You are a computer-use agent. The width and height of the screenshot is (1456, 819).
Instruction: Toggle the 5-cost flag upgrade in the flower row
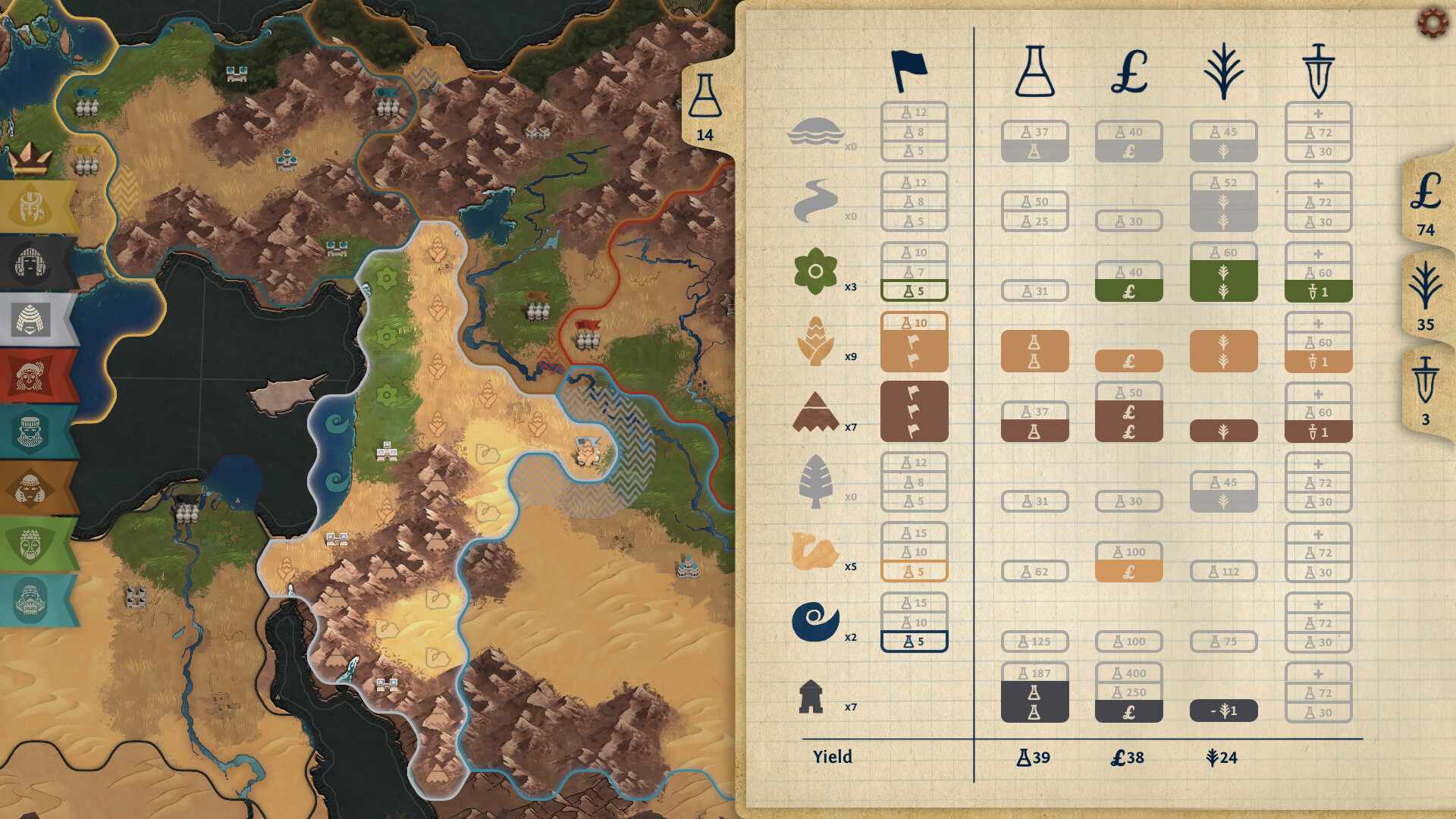click(x=914, y=289)
